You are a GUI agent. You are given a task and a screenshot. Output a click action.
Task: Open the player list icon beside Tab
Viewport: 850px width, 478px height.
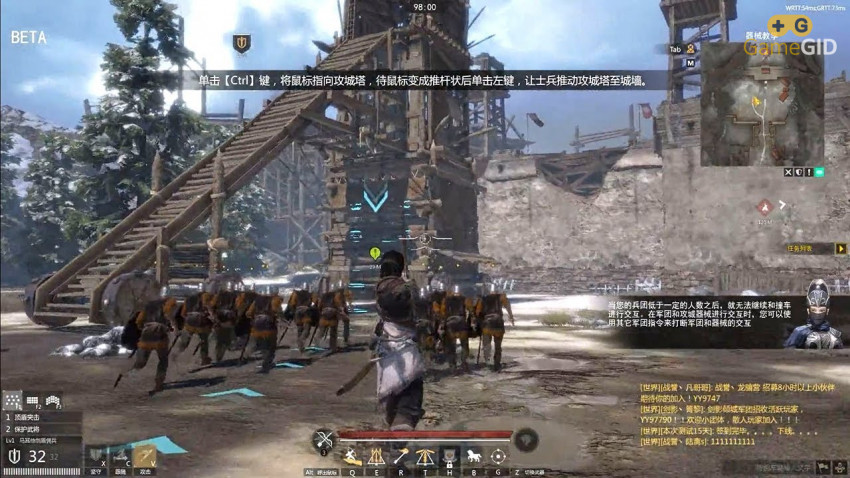click(x=690, y=47)
